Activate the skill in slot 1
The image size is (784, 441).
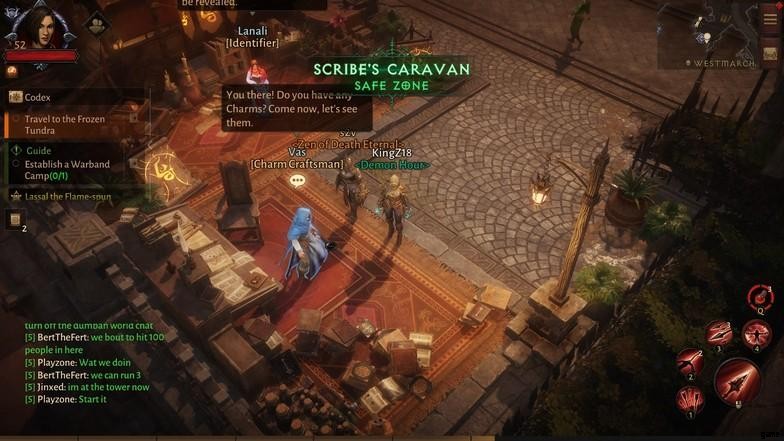point(690,400)
